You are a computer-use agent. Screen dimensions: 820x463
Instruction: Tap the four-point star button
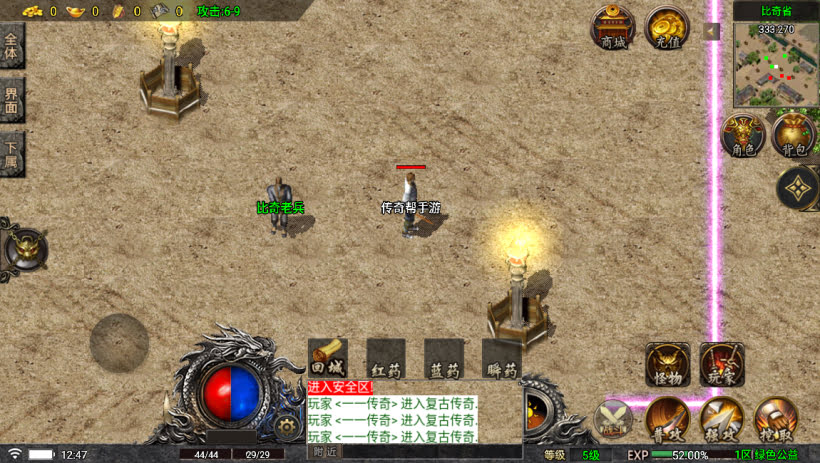[x=798, y=187]
